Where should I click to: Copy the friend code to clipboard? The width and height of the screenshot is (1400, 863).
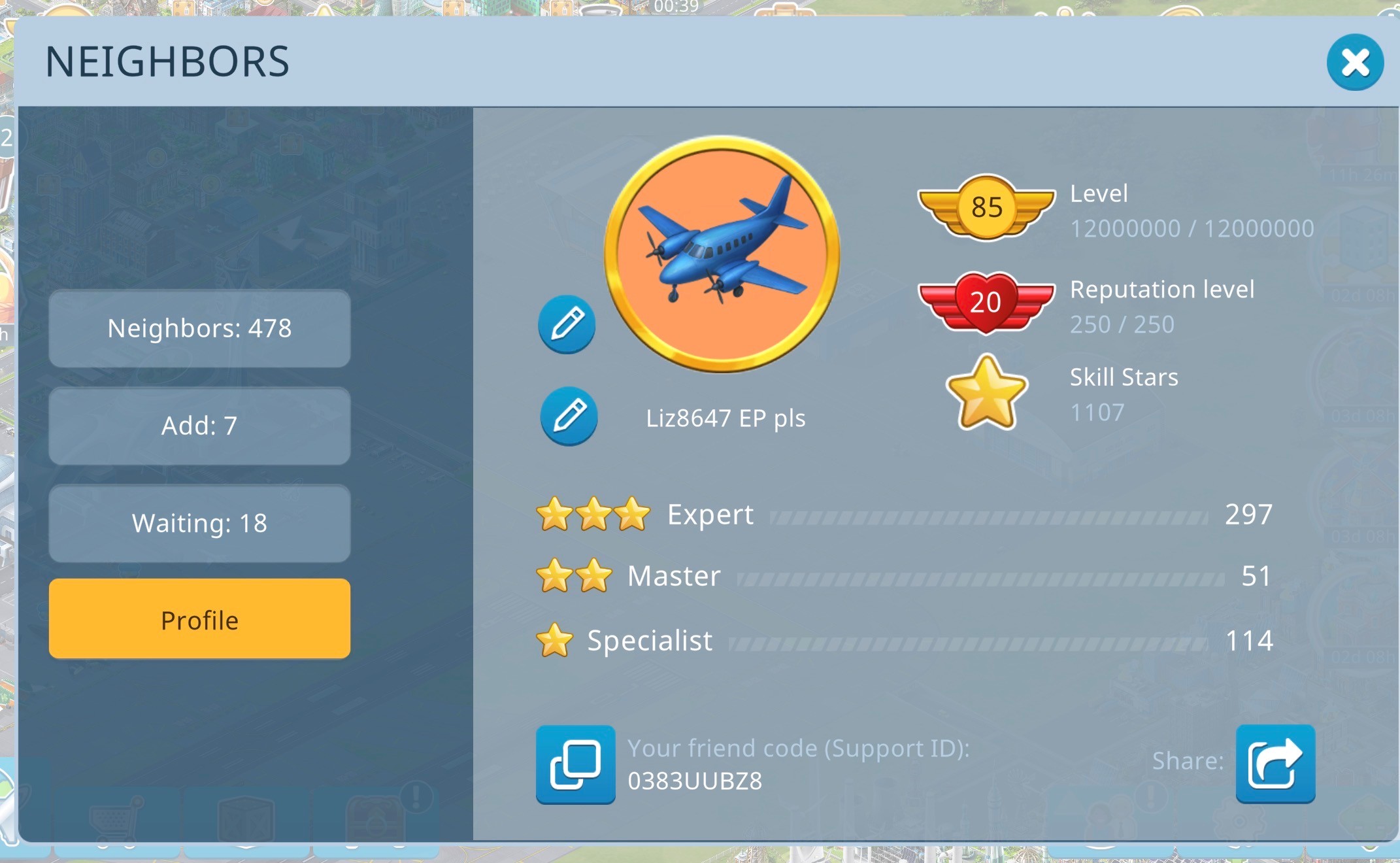pos(575,764)
